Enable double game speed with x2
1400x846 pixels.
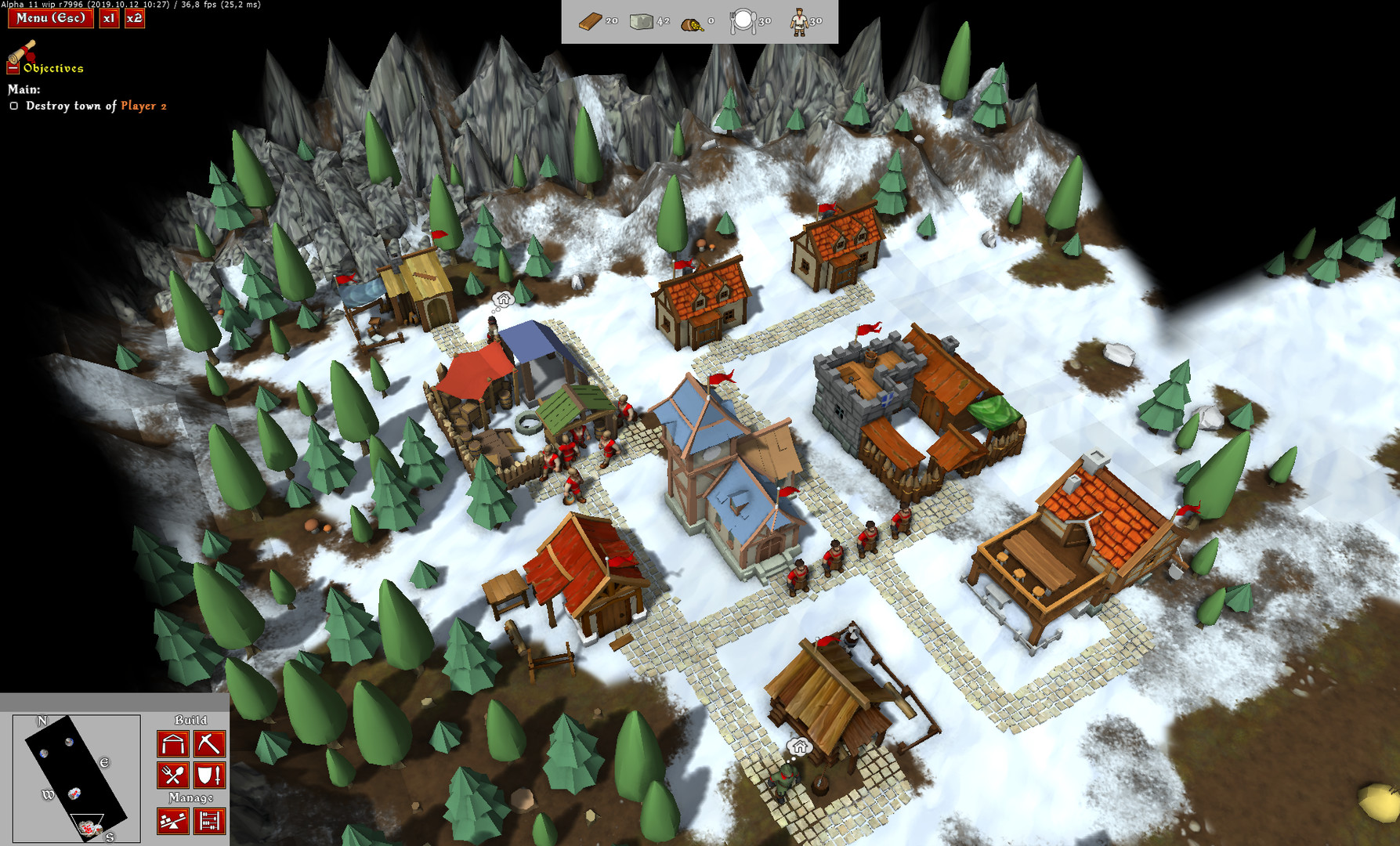tap(133, 18)
